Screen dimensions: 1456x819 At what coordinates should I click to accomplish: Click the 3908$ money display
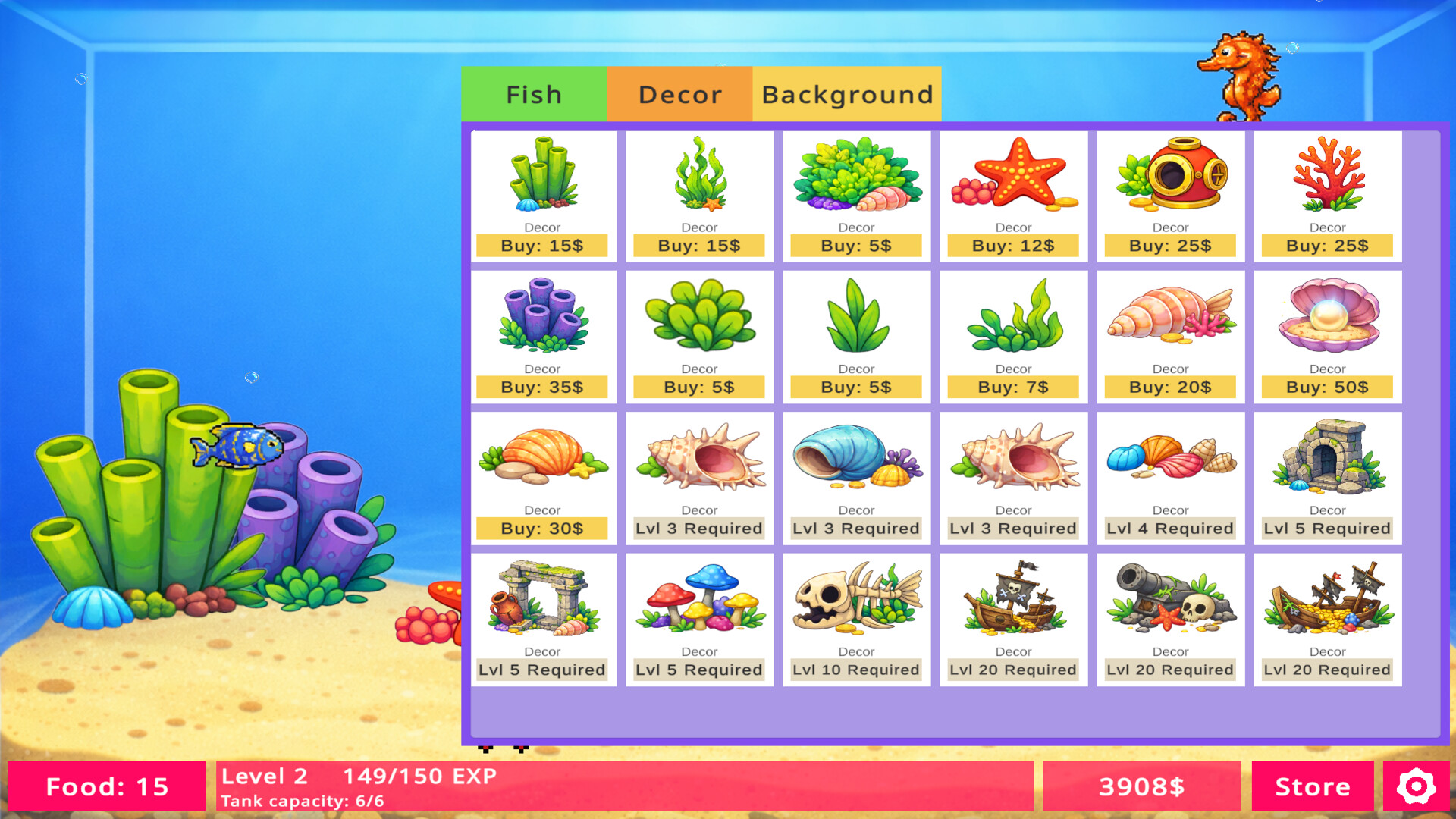[1142, 786]
